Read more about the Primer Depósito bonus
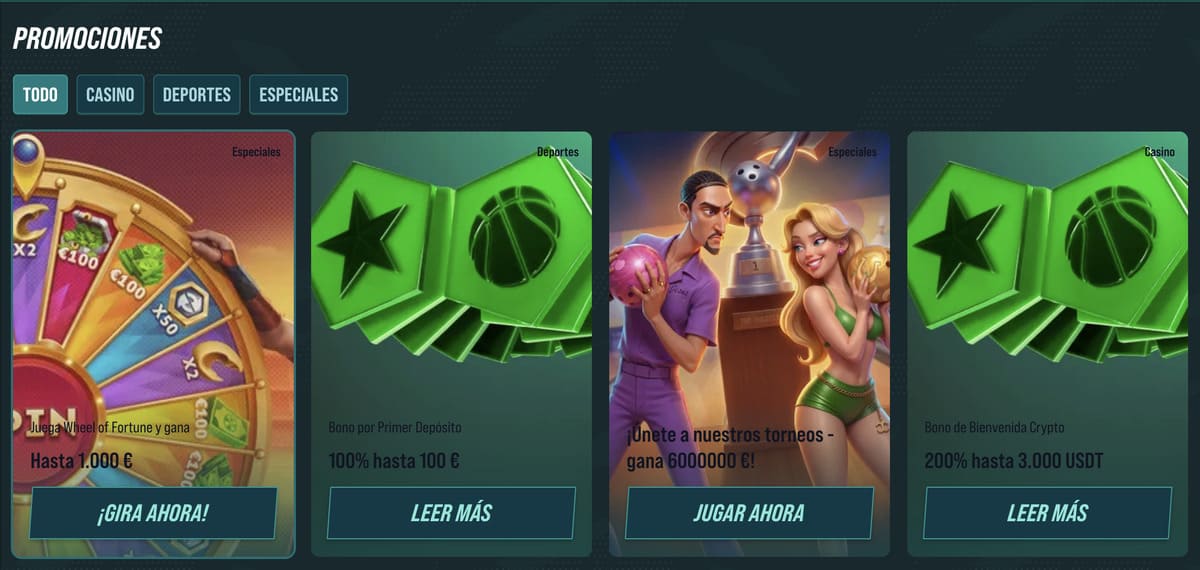1200x570 pixels. [x=451, y=513]
